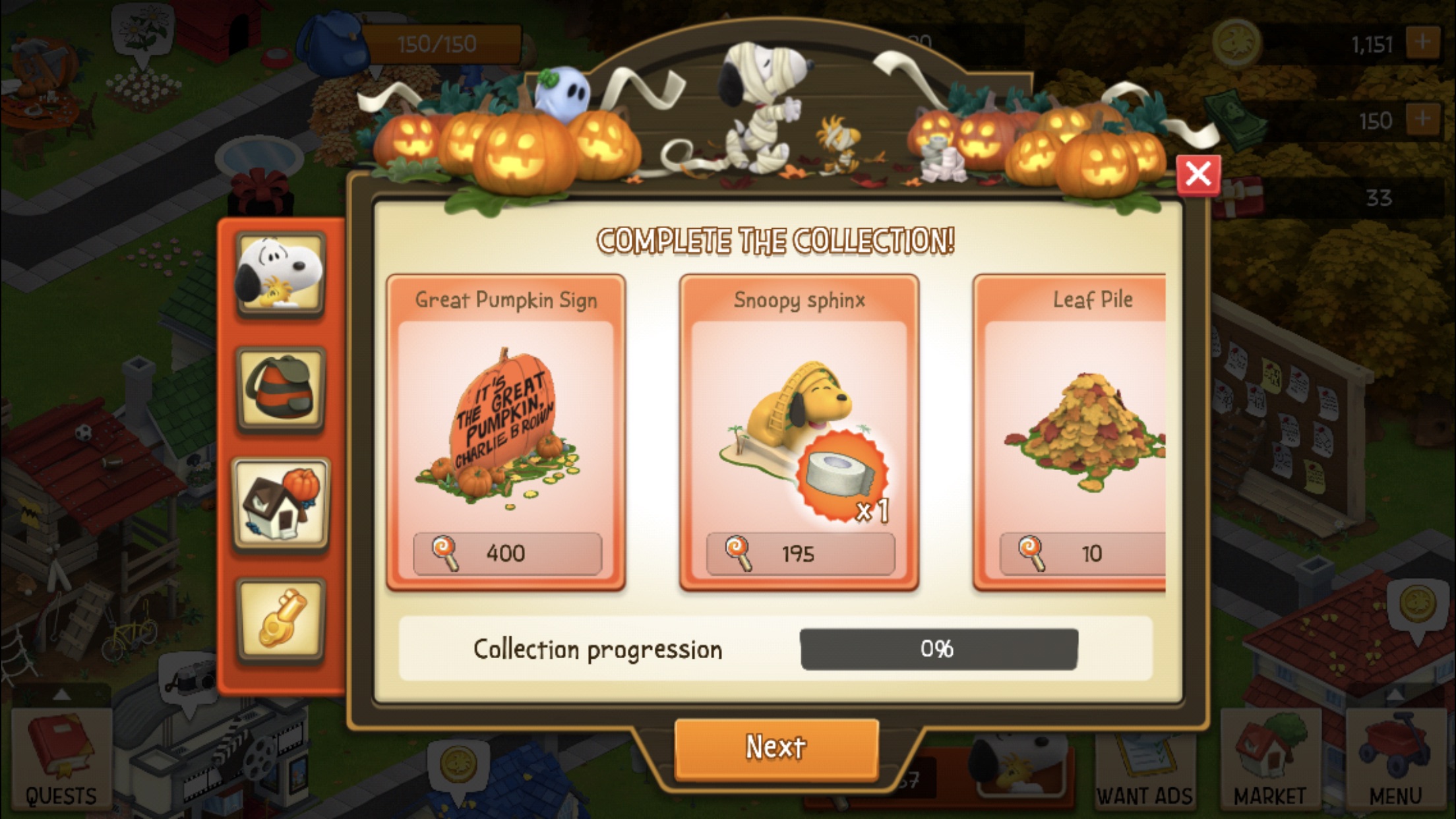Close the collection popup with the red X
The height and width of the screenshot is (819, 1456).
click(x=1198, y=175)
